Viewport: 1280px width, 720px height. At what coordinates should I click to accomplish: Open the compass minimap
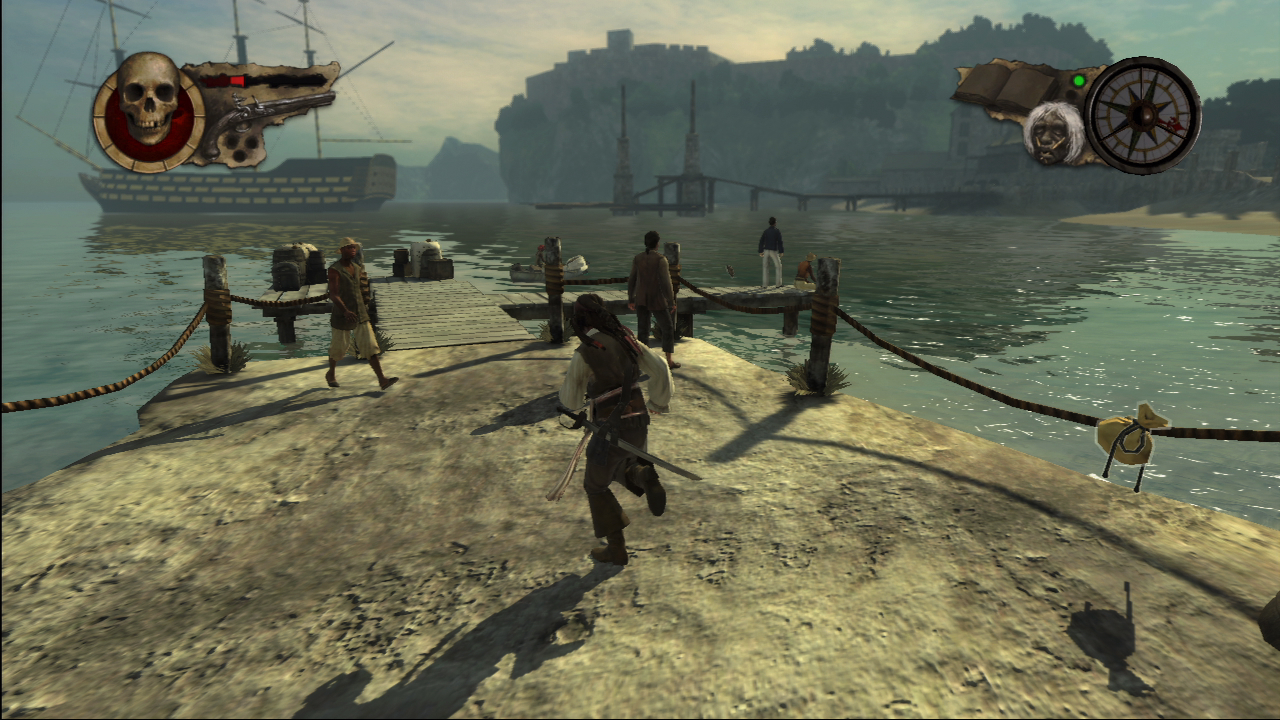pos(1142,114)
